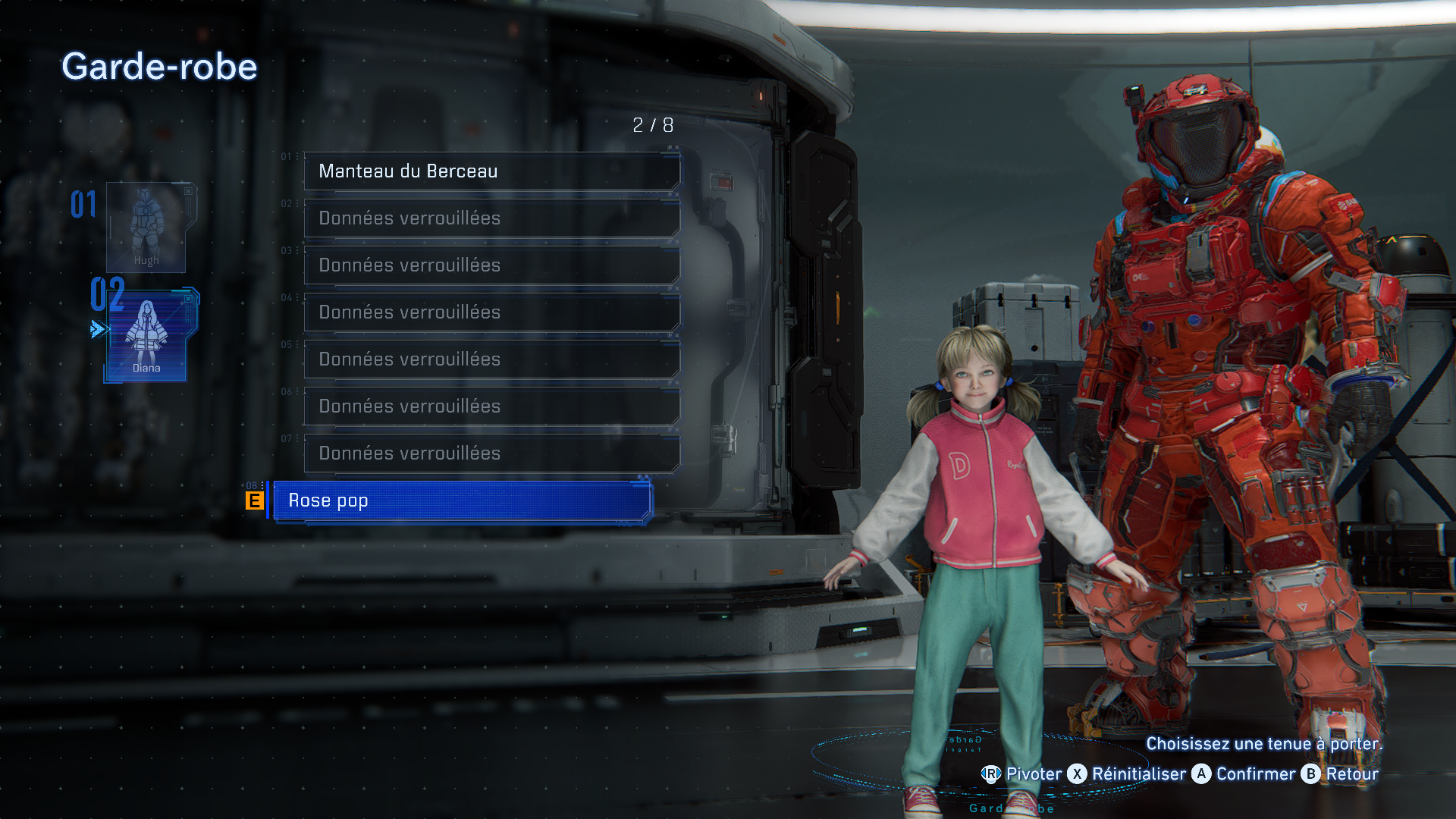
Task: Select the Manteau du Berceau outfit
Action: point(491,171)
